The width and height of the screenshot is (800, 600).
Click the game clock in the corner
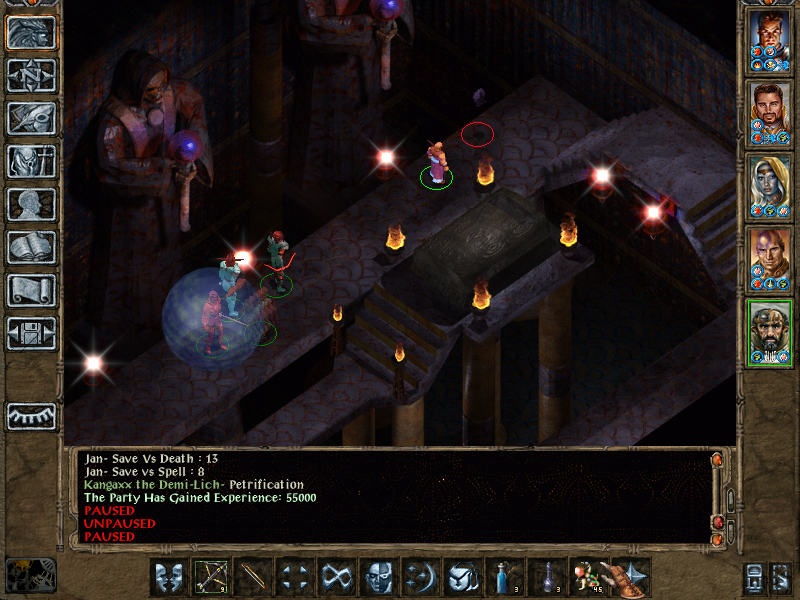30,574
